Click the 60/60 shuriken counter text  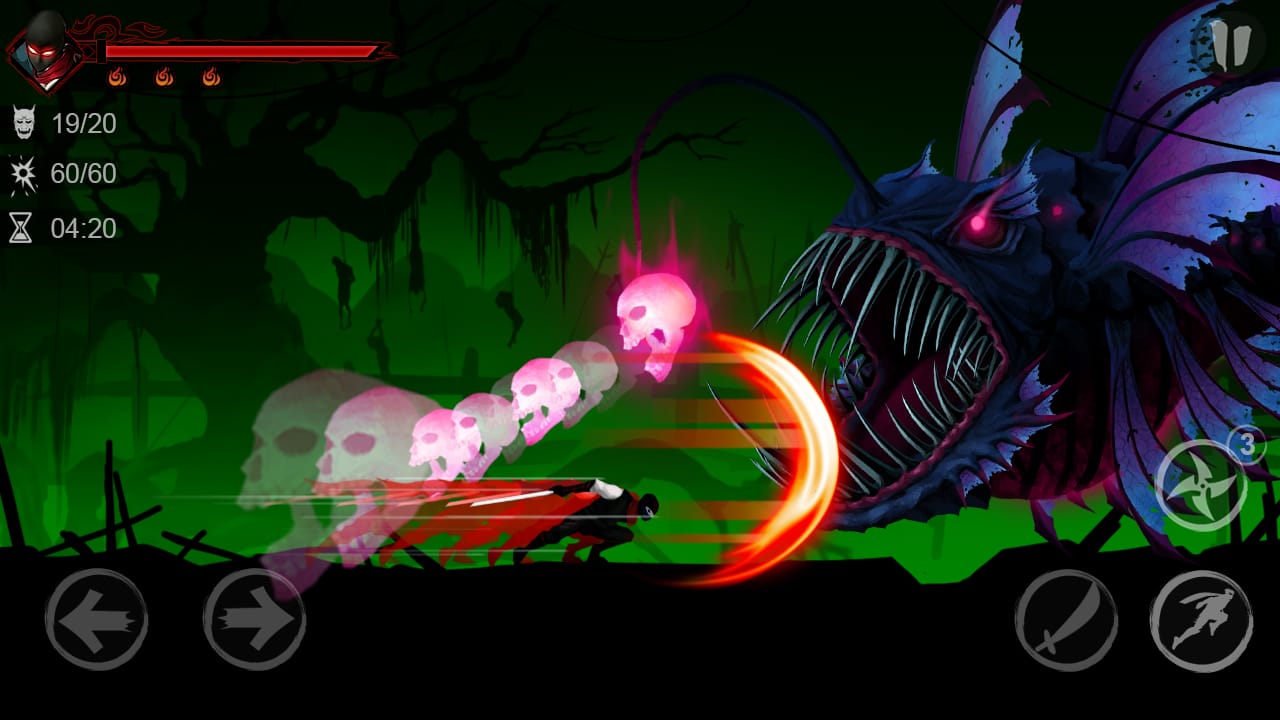[x=85, y=173]
